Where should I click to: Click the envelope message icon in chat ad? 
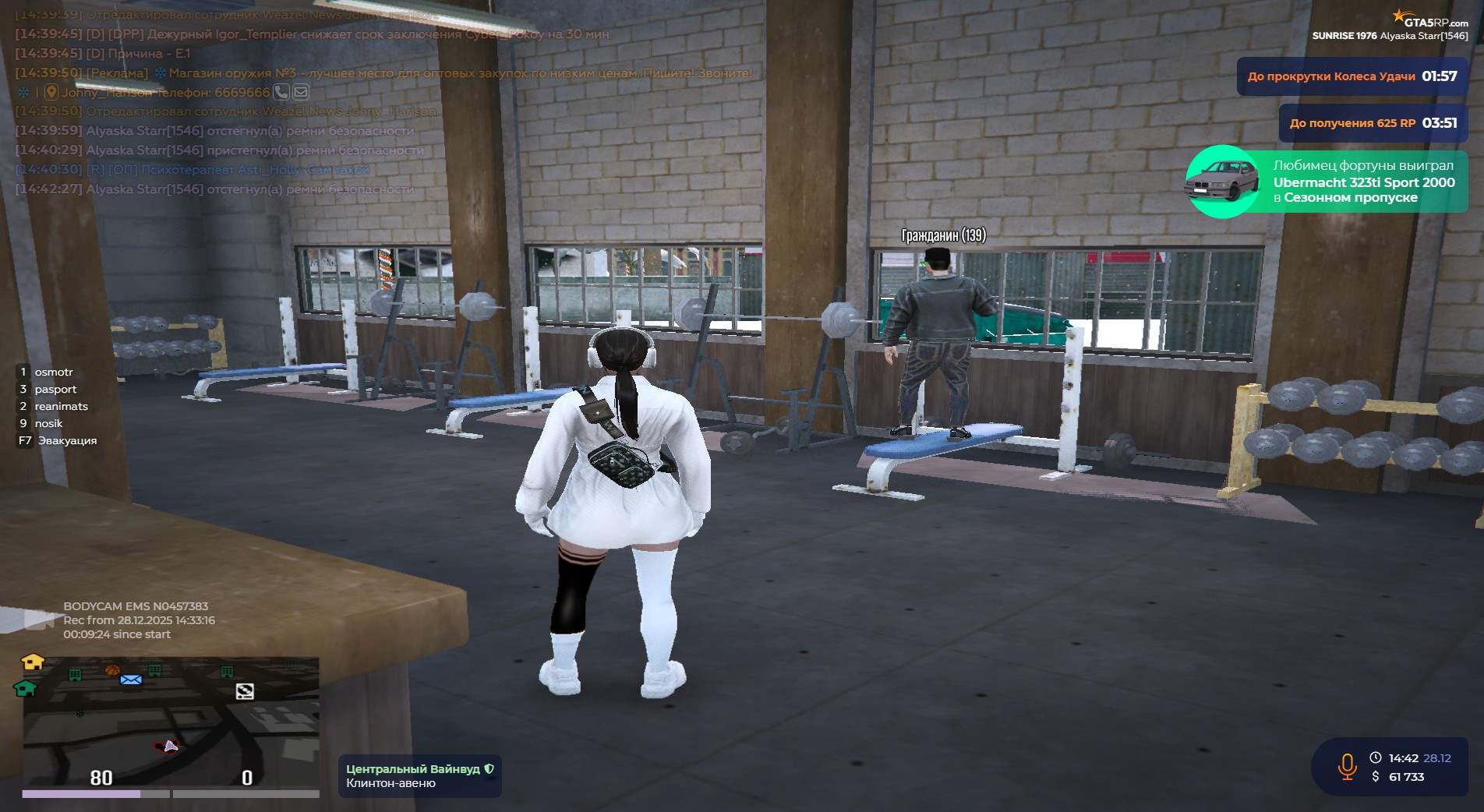(x=301, y=92)
